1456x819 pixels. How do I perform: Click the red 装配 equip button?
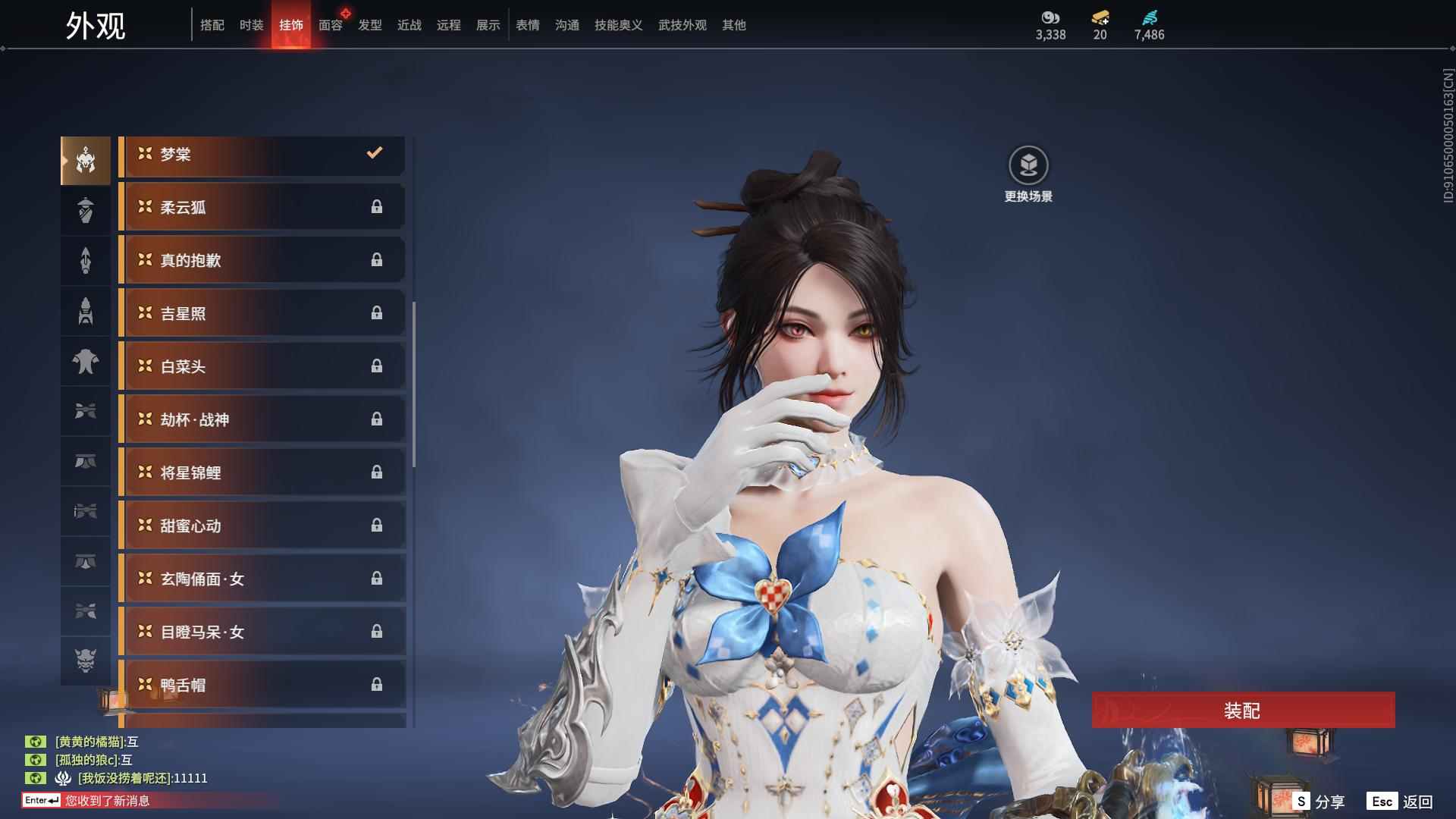point(1243,711)
